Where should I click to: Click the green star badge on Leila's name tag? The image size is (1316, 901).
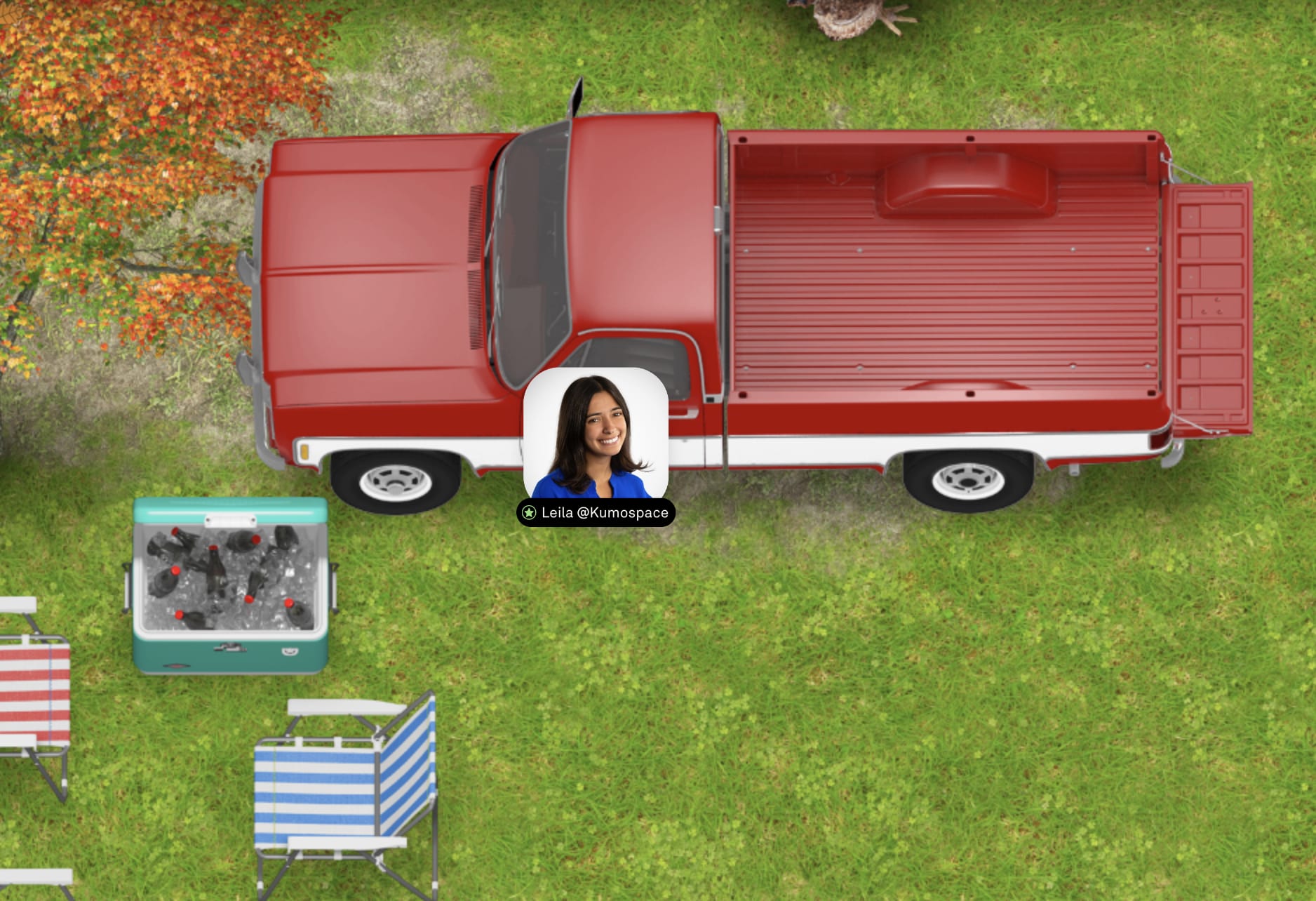tap(528, 514)
